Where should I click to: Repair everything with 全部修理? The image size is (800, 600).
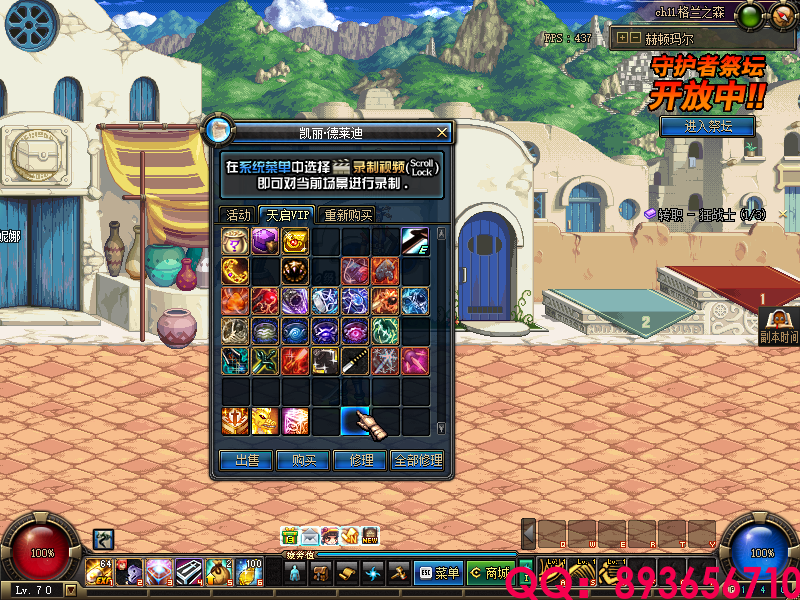point(417,460)
